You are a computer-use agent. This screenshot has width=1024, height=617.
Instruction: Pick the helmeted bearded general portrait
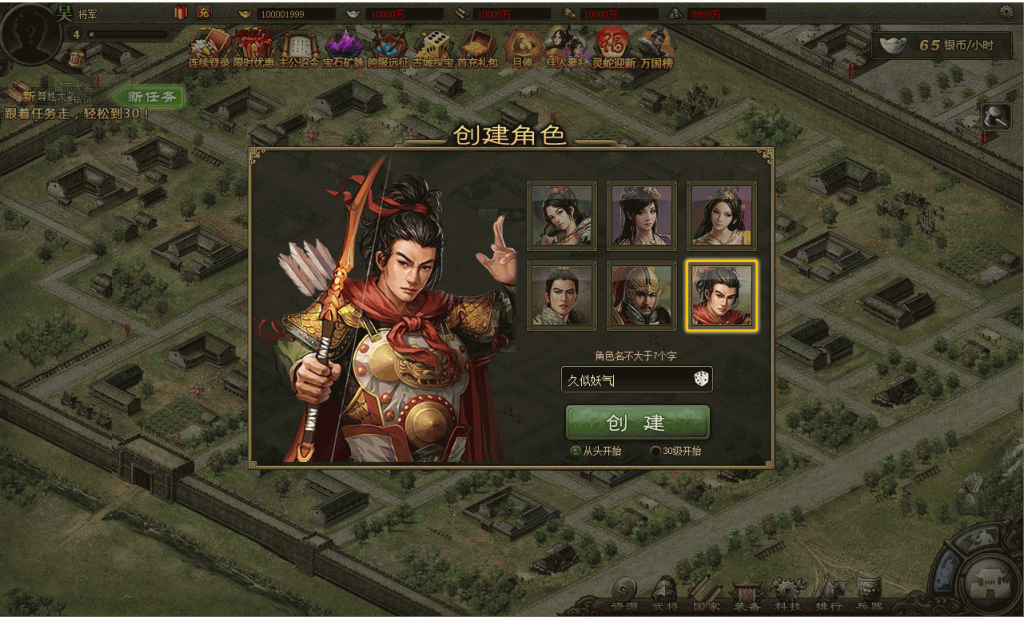point(642,296)
